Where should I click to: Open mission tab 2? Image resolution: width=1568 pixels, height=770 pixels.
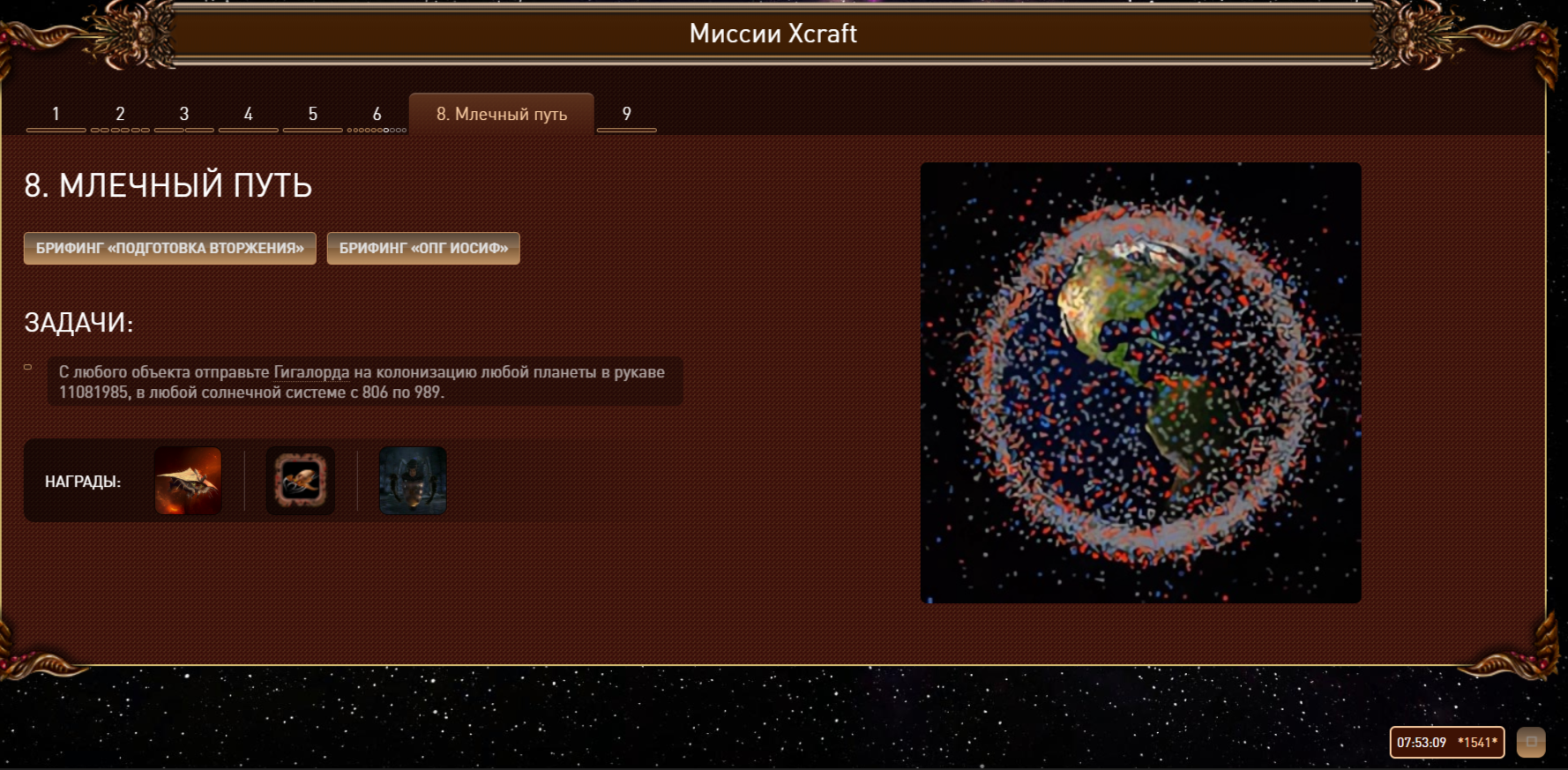tap(120, 115)
